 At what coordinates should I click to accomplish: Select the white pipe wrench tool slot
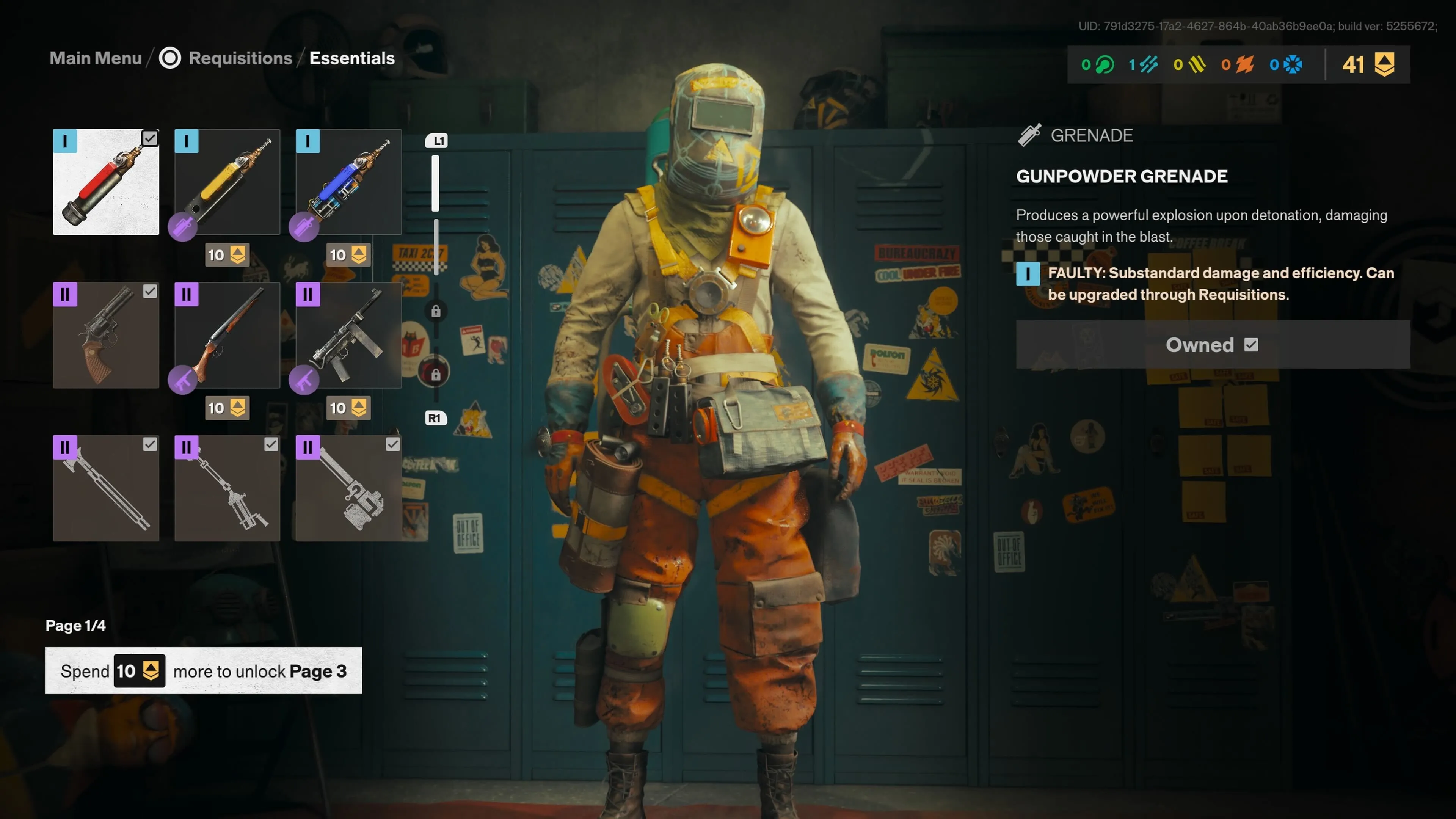click(349, 488)
